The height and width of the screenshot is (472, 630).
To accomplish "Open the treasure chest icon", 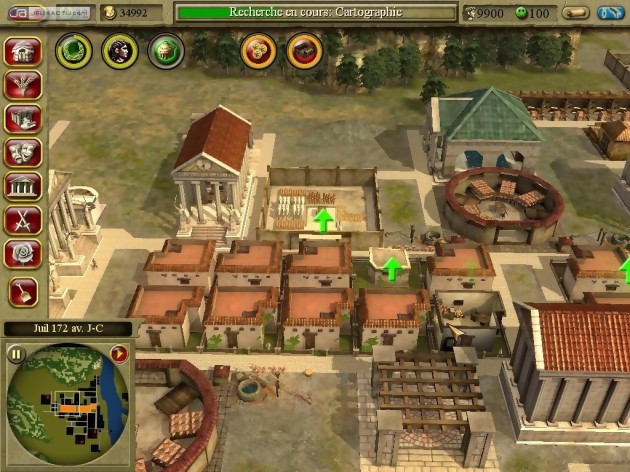I will 304,50.
